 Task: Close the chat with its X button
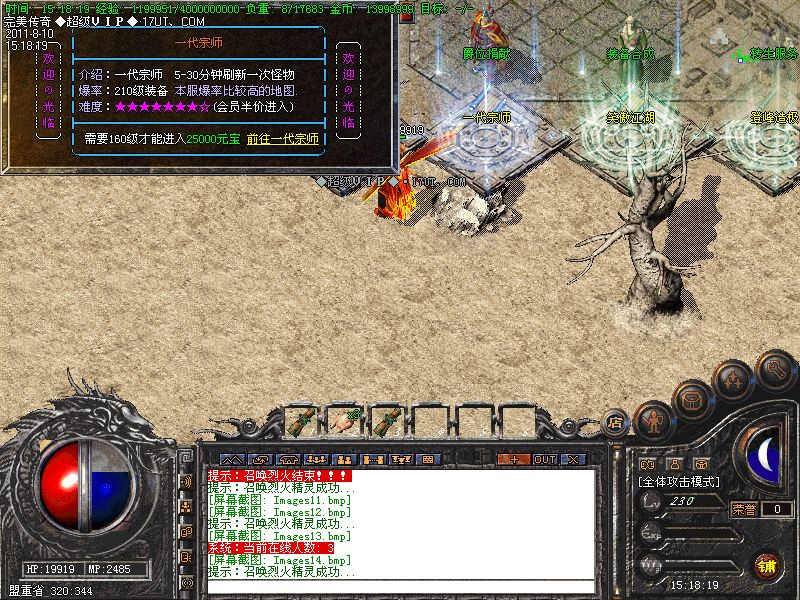click(573, 459)
